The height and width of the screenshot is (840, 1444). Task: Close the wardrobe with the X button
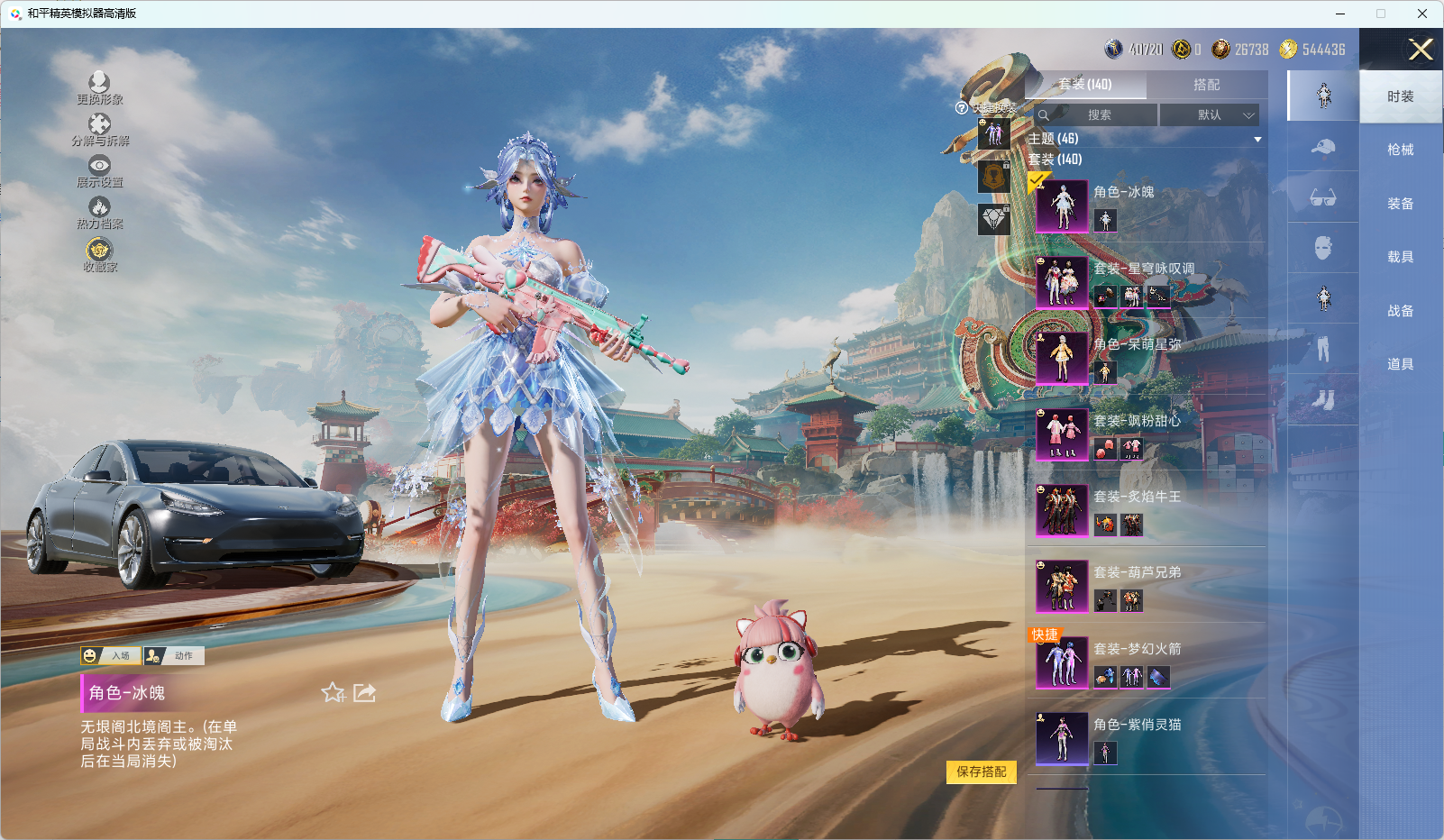(1421, 50)
